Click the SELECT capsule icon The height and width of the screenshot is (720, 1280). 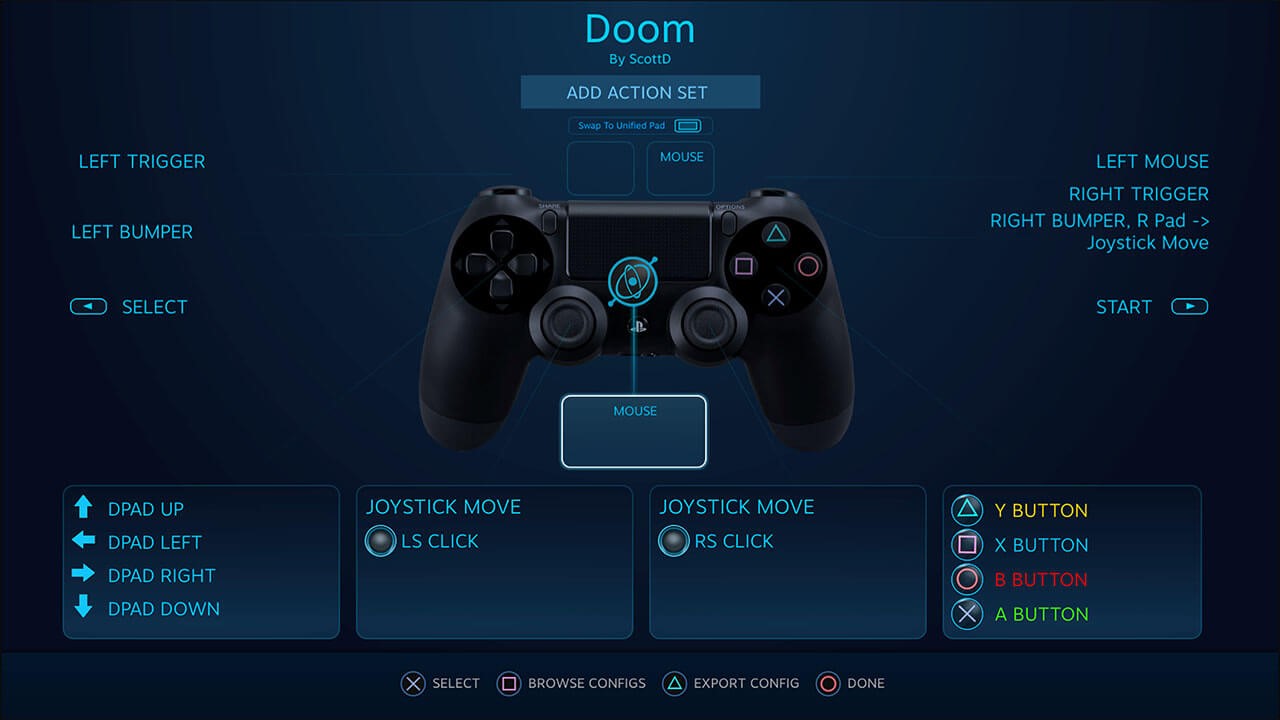tap(88, 306)
